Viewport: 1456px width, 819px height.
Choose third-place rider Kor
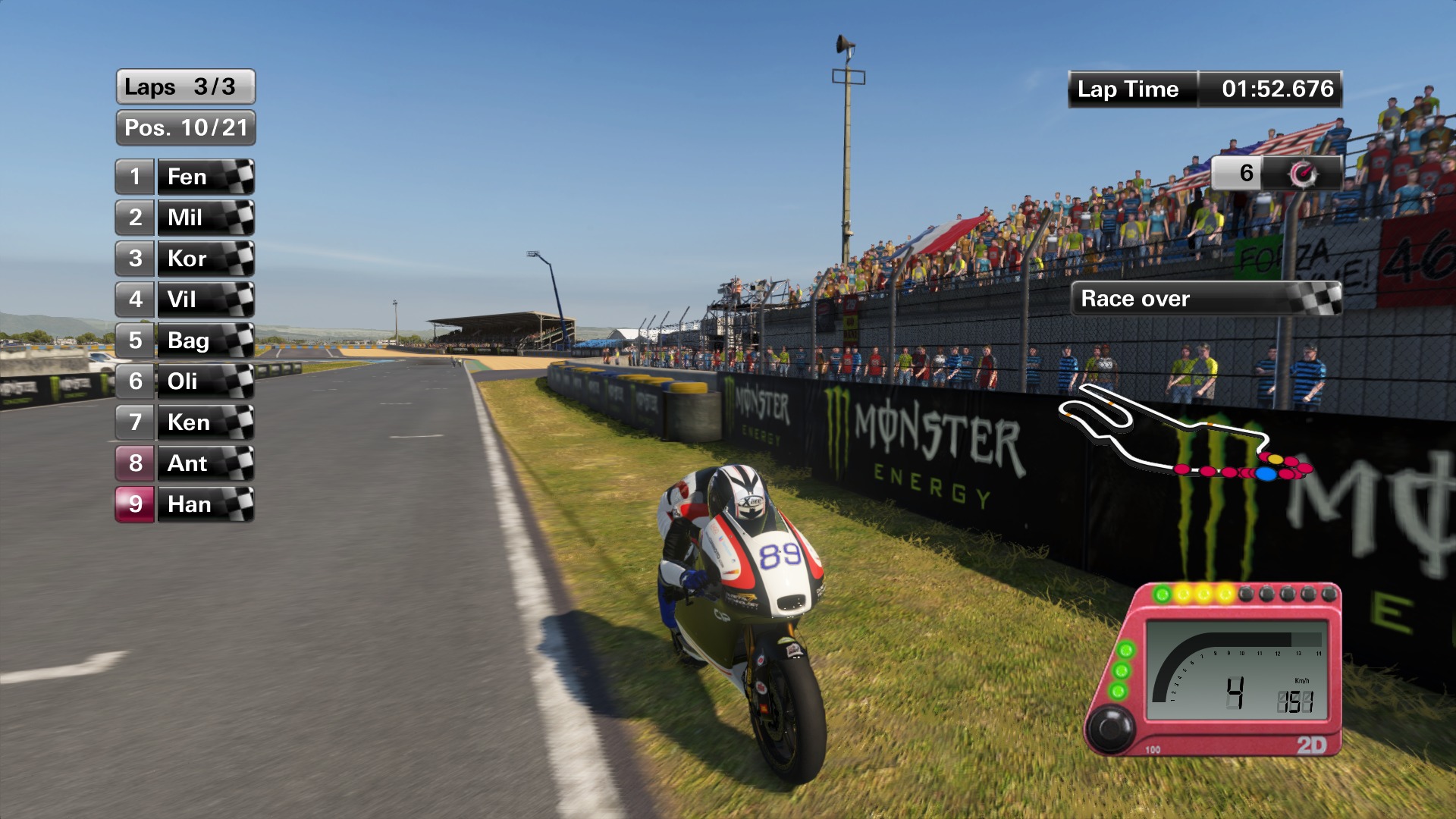pos(186,259)
